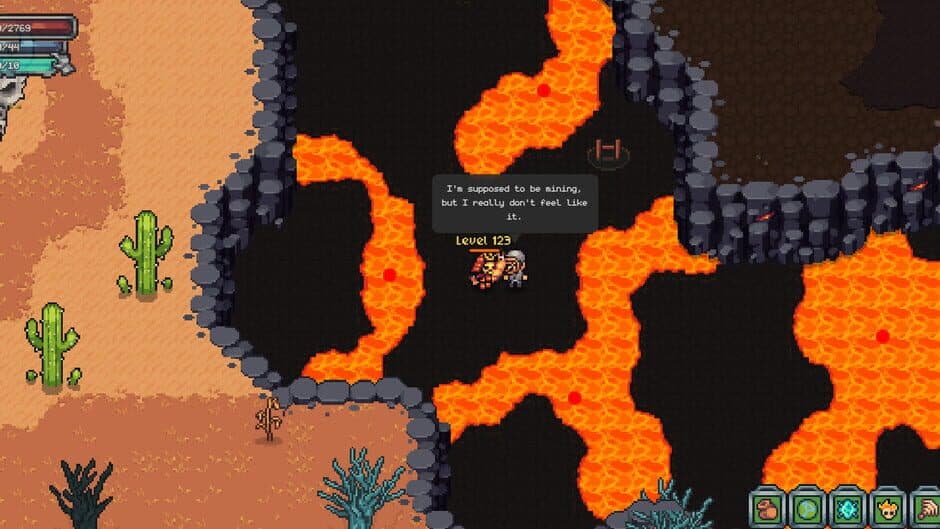Open the brown squirrel pet menu icon
The height and width of the screenshot is (529, 940).
[767, 508]
